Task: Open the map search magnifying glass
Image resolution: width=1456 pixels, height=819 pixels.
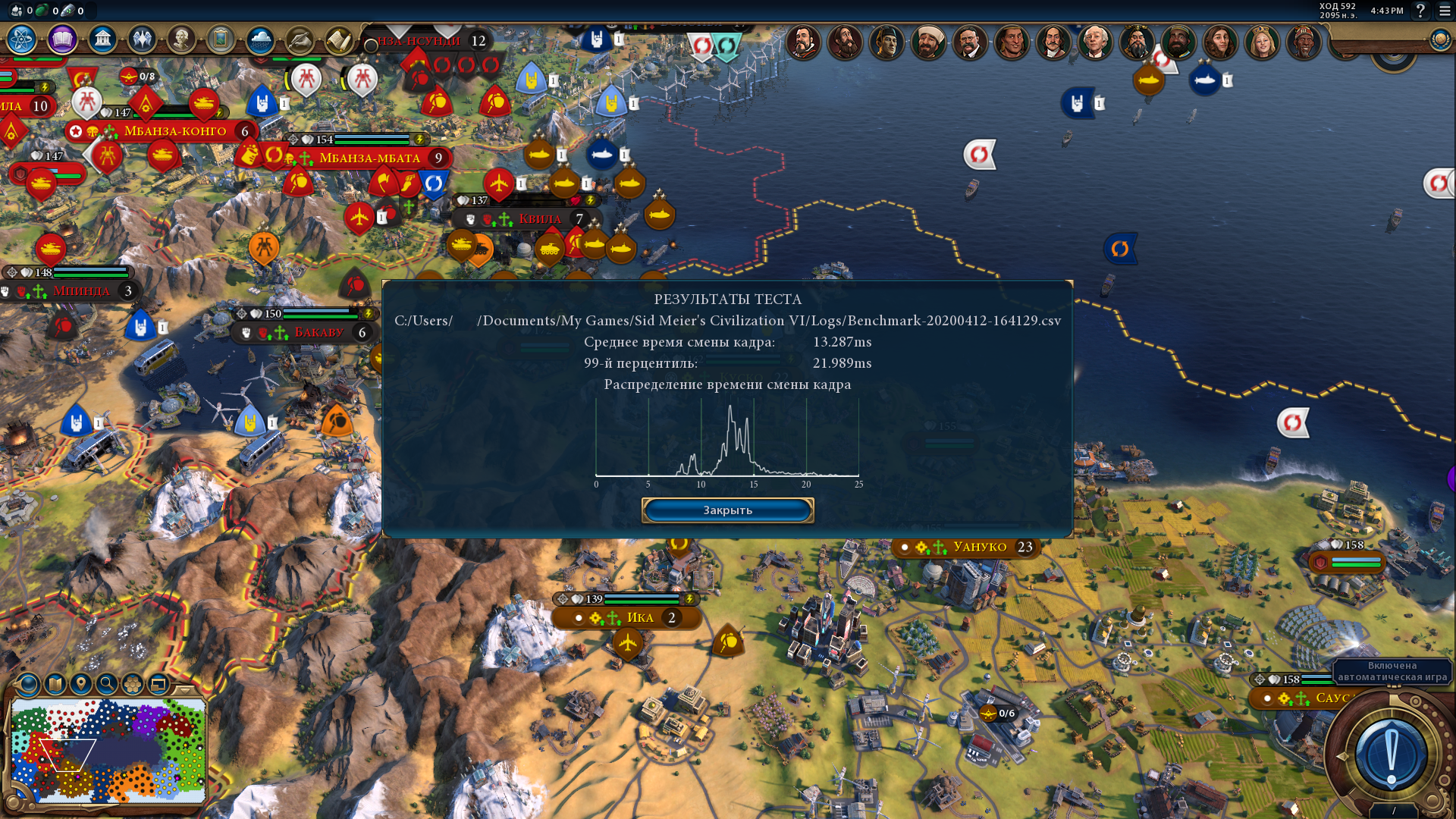Action: [x=107, y=684]
